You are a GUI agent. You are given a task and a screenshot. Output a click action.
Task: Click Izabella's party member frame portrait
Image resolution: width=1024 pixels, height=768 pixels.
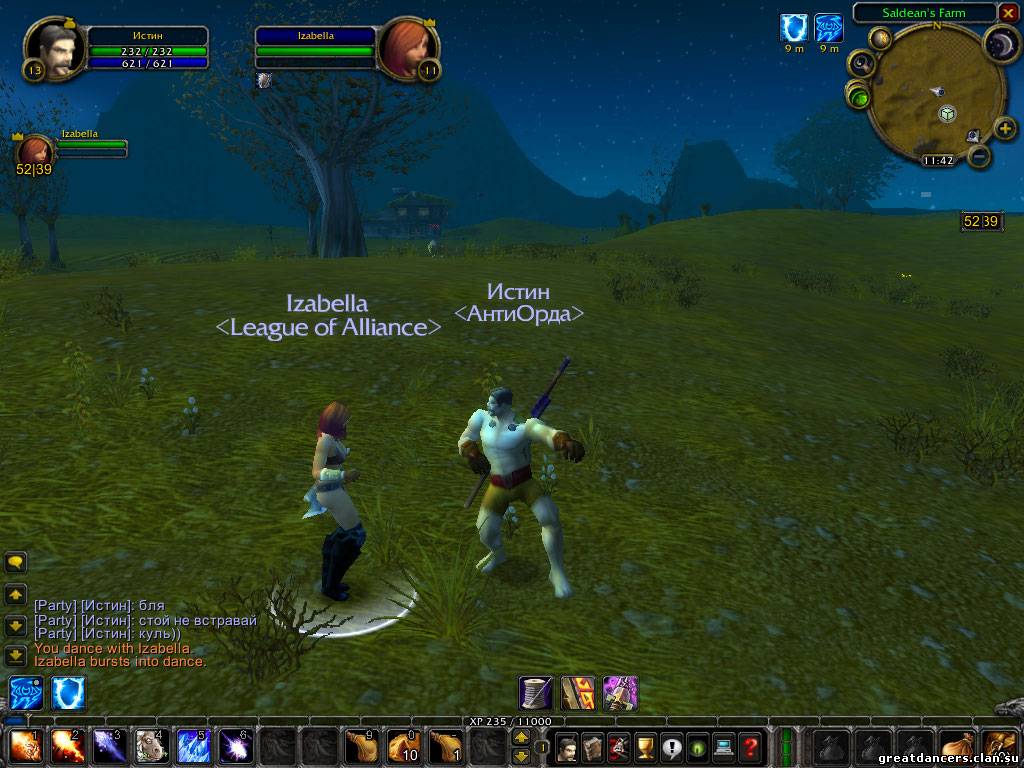click(x=35, y=151)
